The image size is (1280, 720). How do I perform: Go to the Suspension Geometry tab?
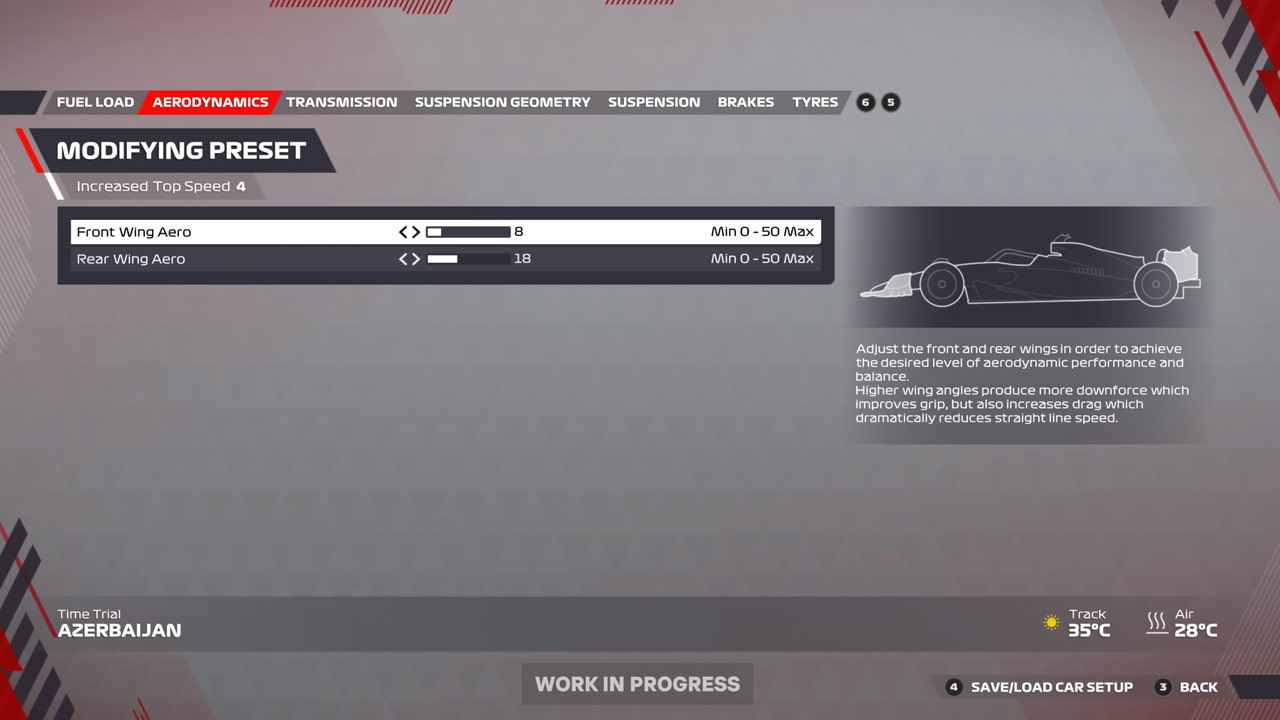(x=502, y=102)
